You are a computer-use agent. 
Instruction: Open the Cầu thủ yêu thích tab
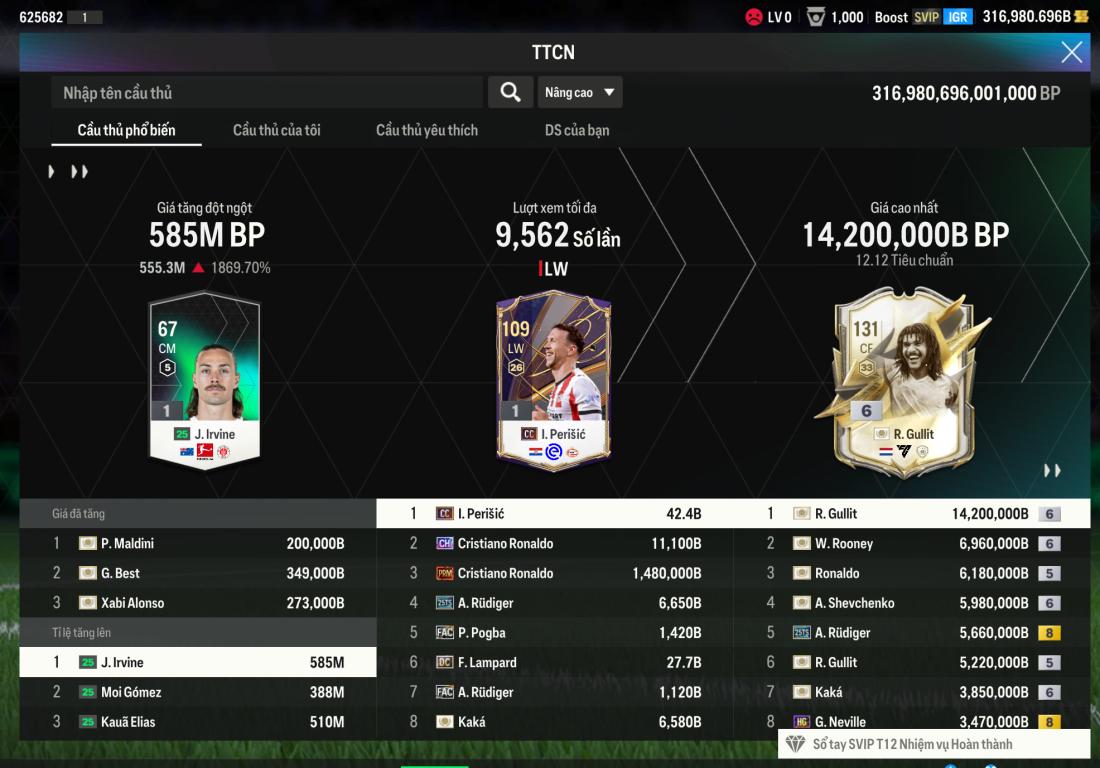point(427,130)
